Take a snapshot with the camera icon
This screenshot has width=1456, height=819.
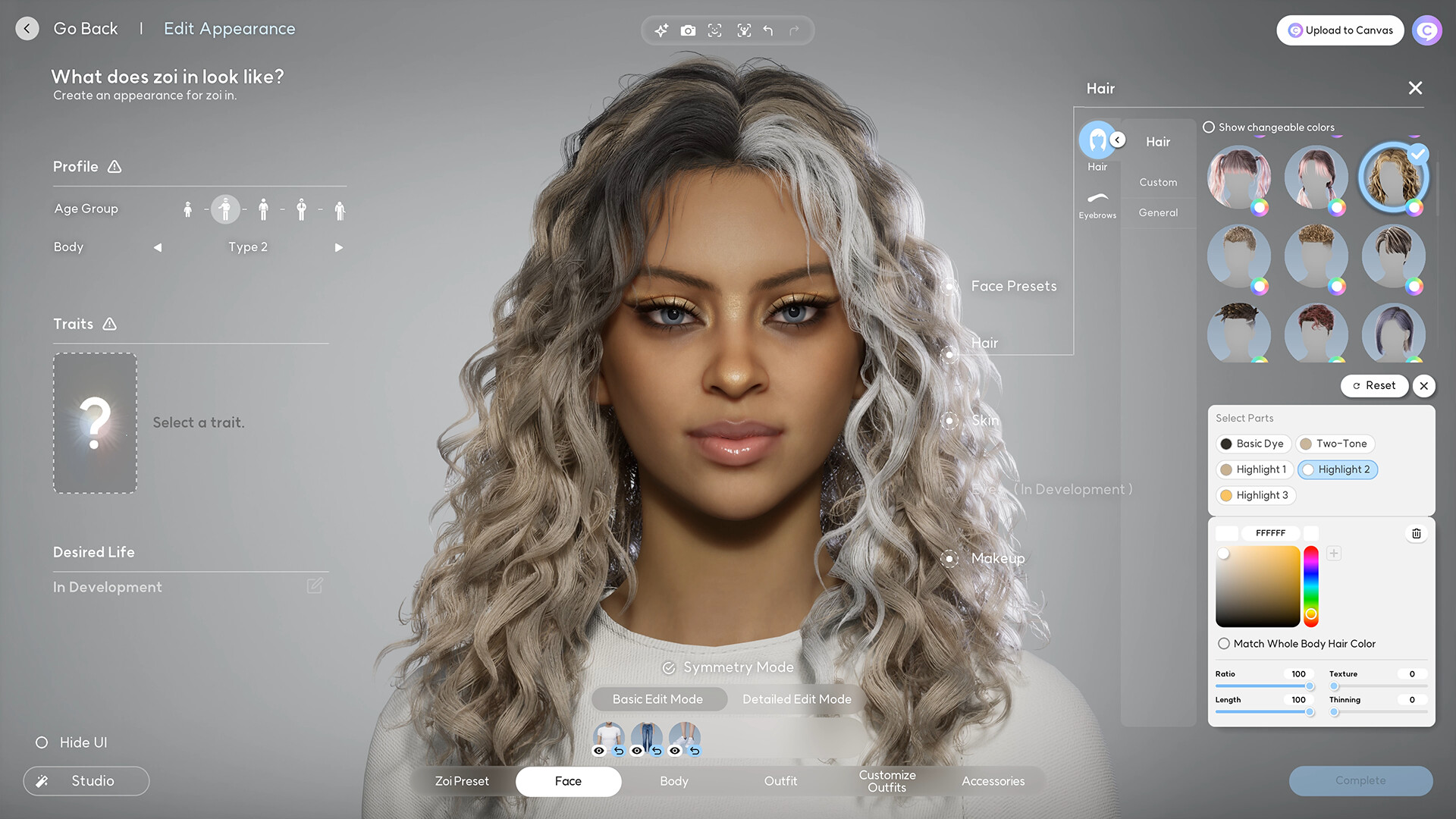(x=689, y=30)
